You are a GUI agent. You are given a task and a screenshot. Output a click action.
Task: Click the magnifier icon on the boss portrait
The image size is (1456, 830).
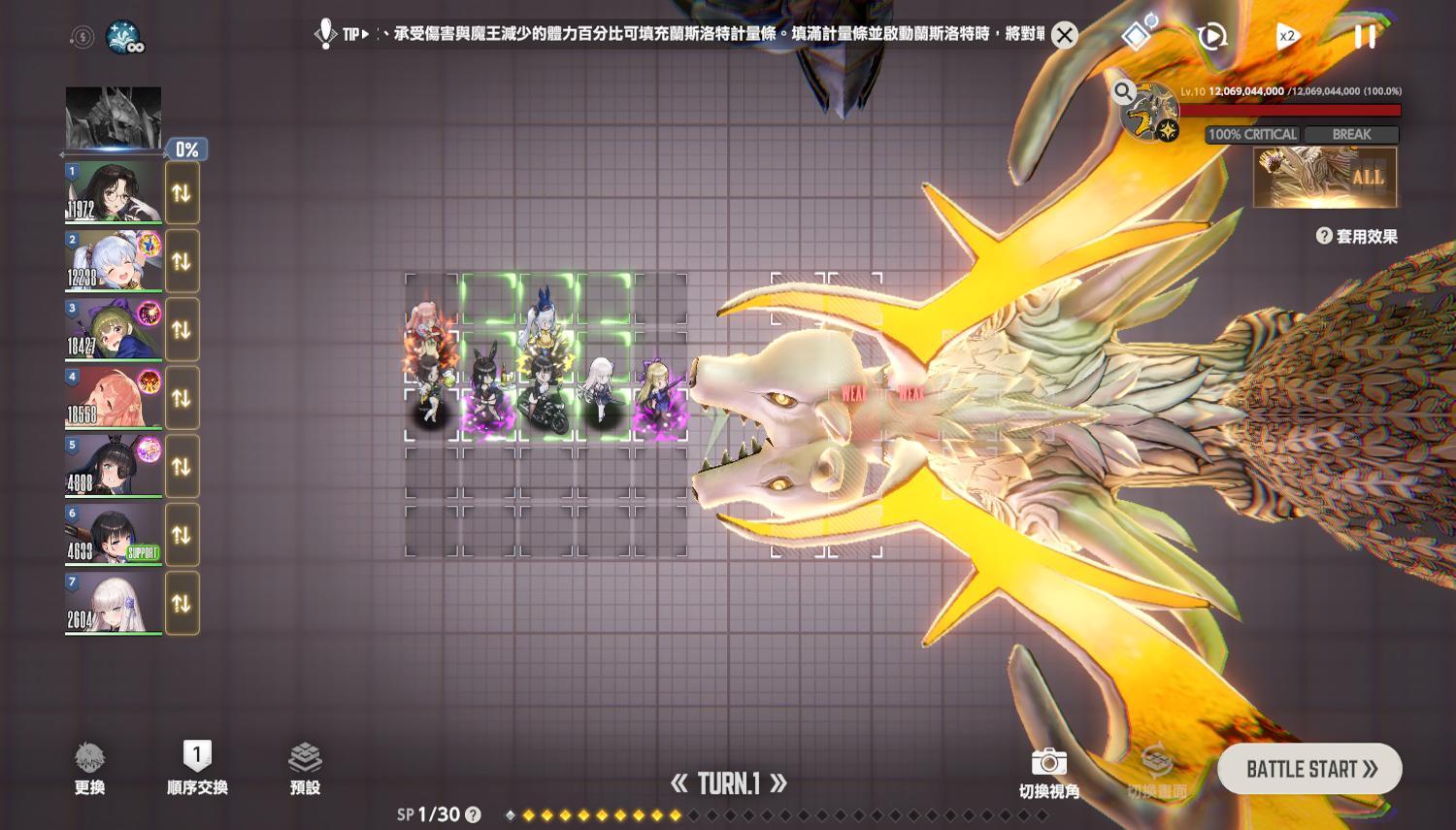(1124, 92)
